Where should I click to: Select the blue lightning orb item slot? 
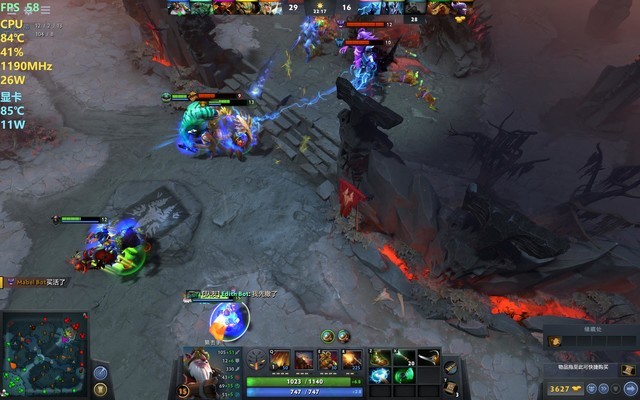click(x=380, y=376)
